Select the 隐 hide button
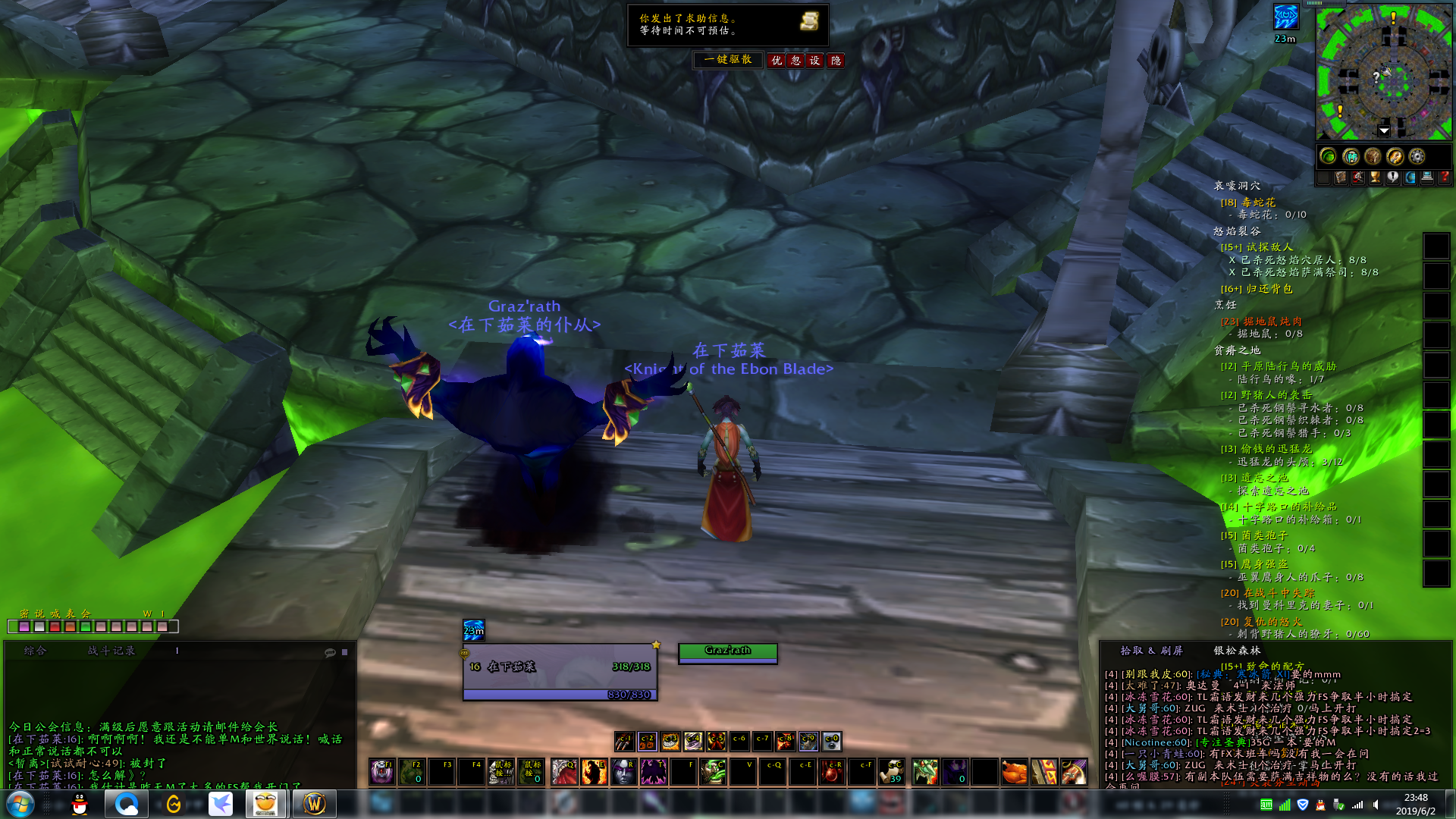 pos(836,61)
